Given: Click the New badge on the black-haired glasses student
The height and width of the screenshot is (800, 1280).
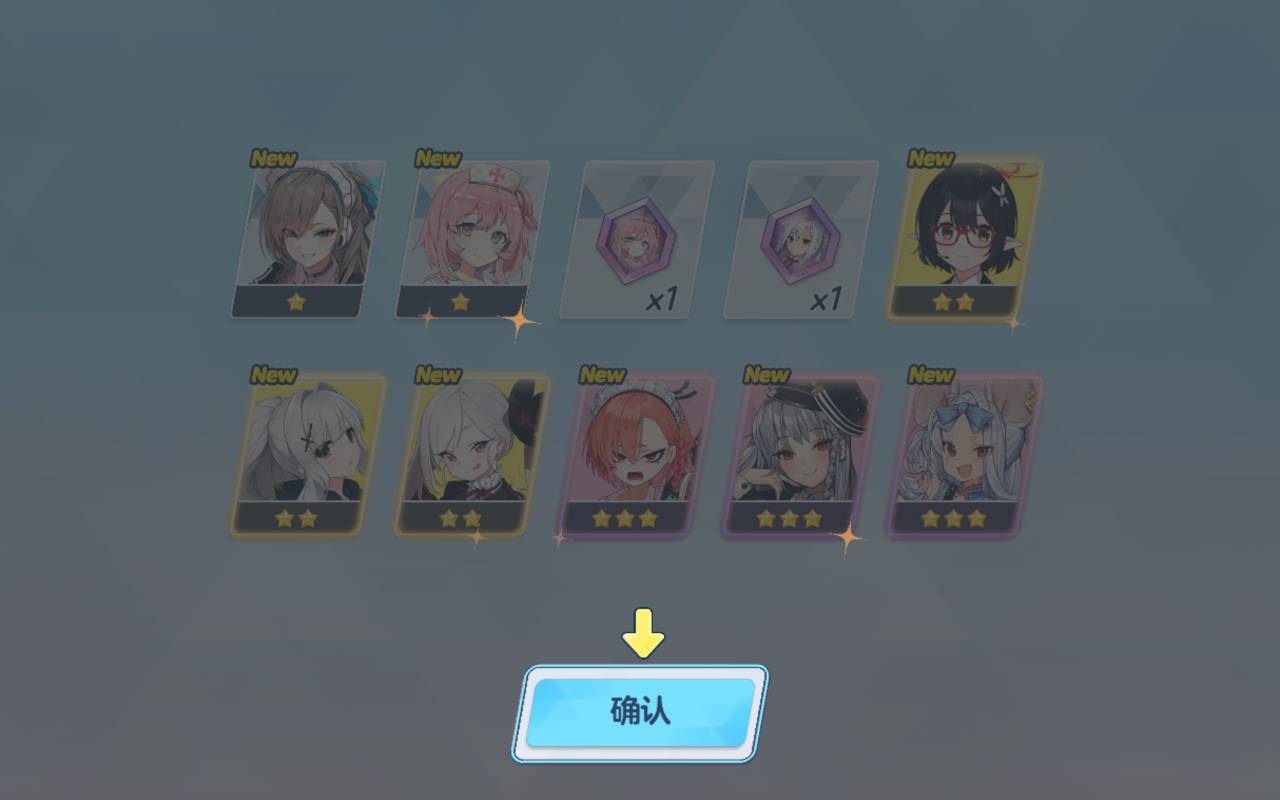Looking at the screenshot, I should tap(930, 158).
